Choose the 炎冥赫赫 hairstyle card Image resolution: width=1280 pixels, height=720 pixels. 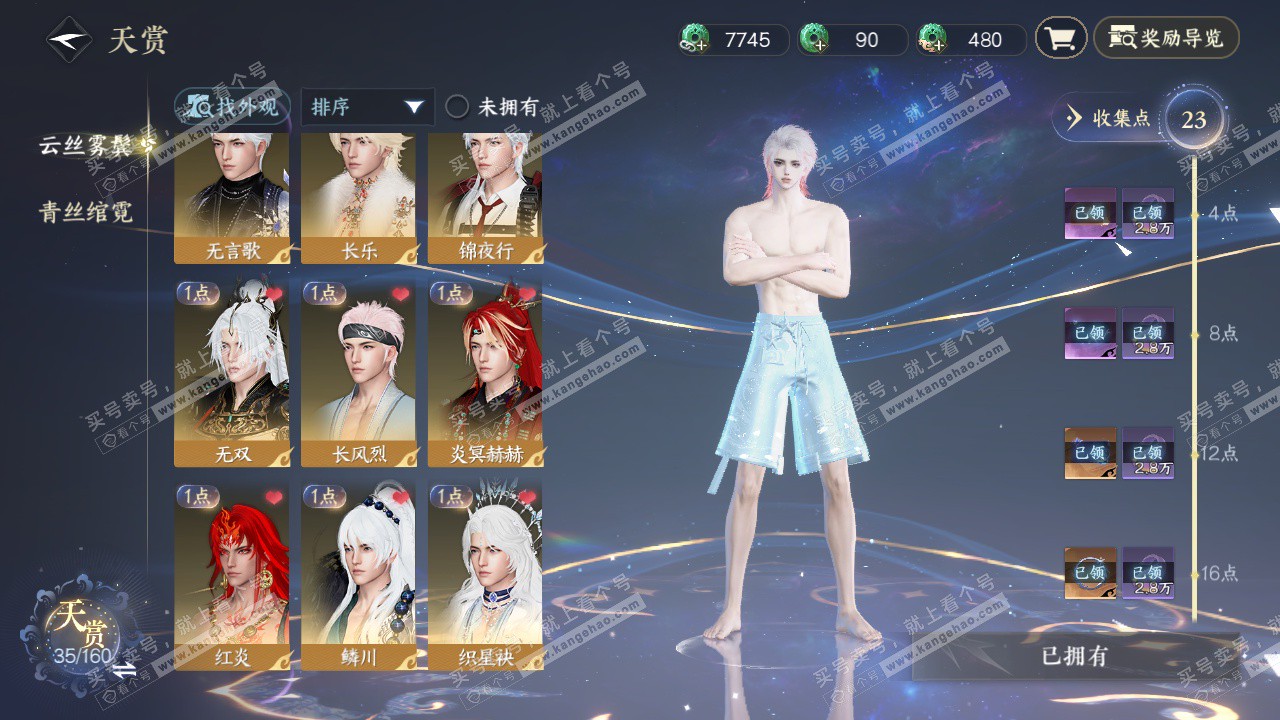486,373
